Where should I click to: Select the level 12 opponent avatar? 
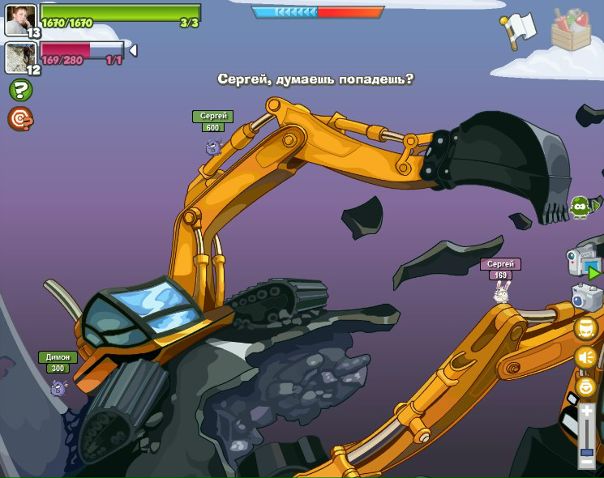coord(20,57)
